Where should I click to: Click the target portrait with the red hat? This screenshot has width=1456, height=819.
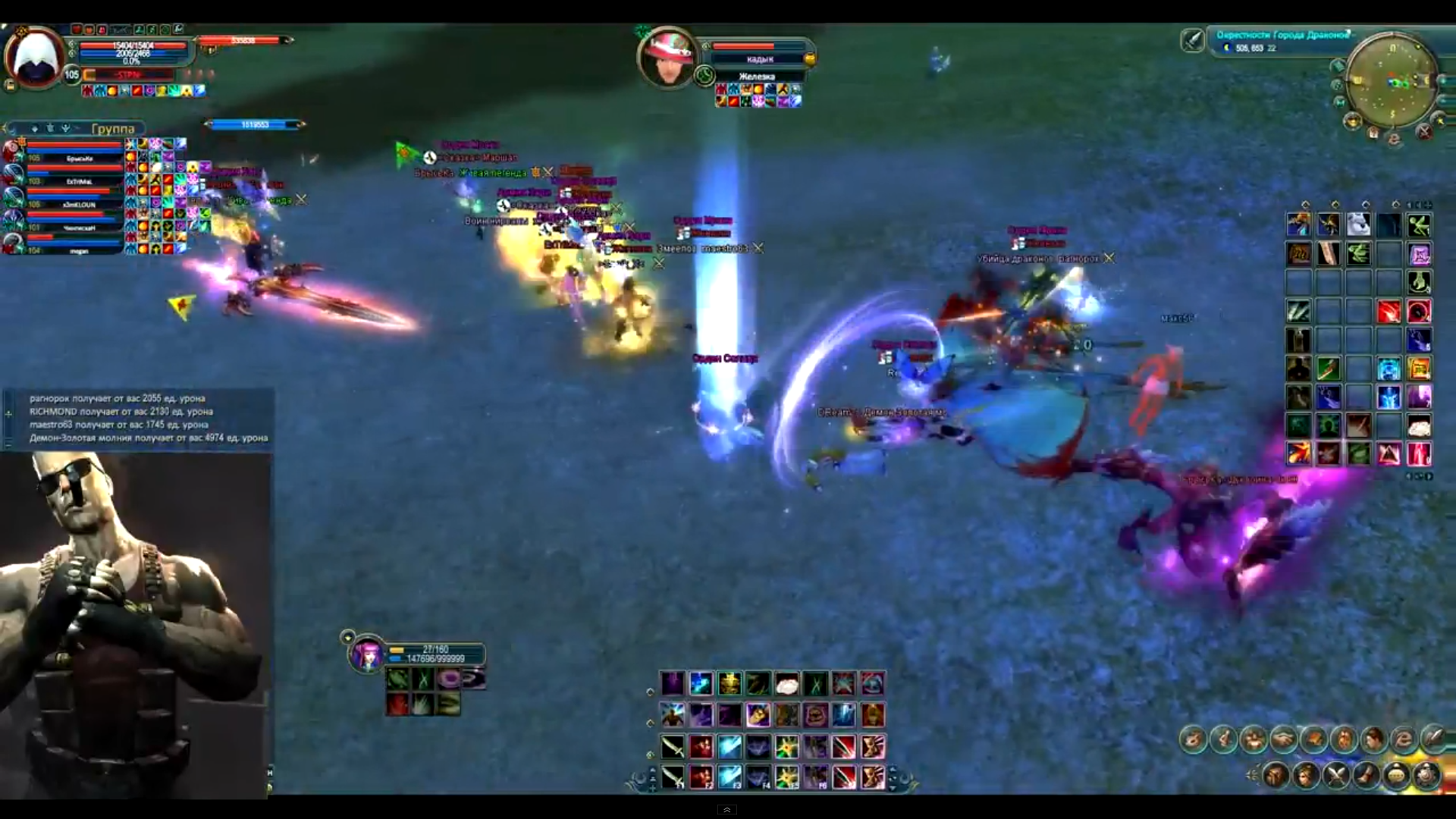click(x=667, y=58)
